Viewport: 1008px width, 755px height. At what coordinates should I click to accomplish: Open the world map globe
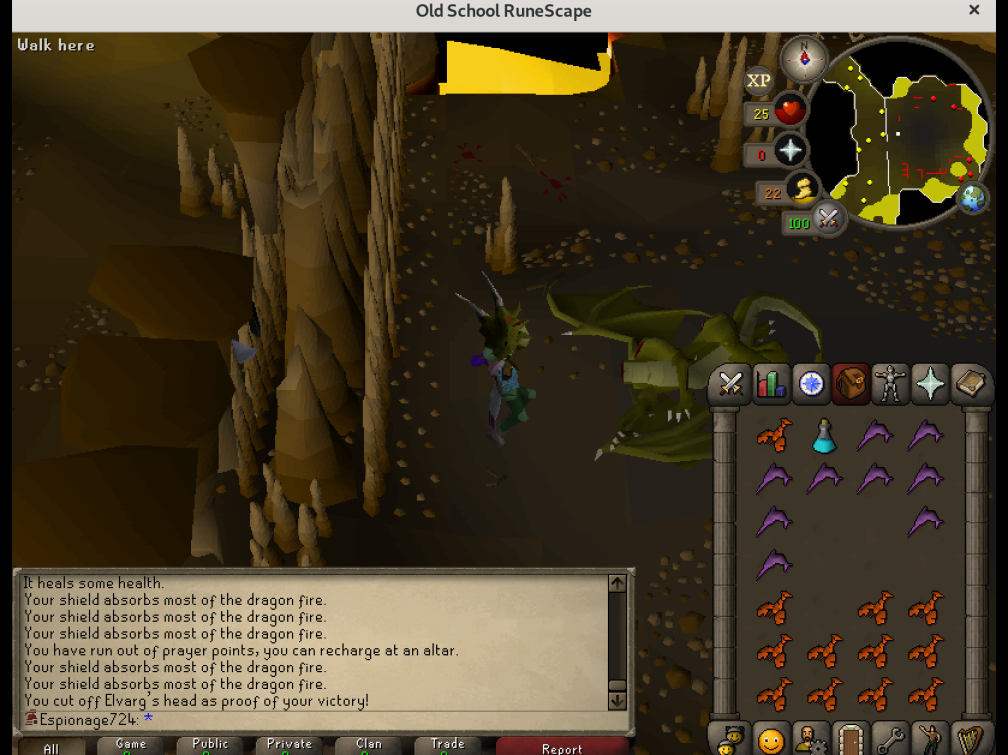[972, 198]
